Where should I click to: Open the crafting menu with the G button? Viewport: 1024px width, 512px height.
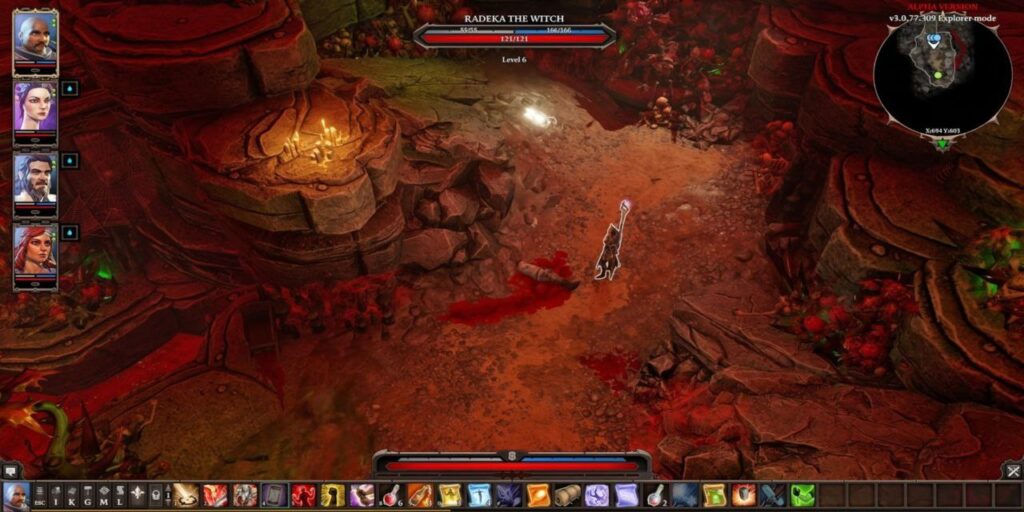(88, 495)
